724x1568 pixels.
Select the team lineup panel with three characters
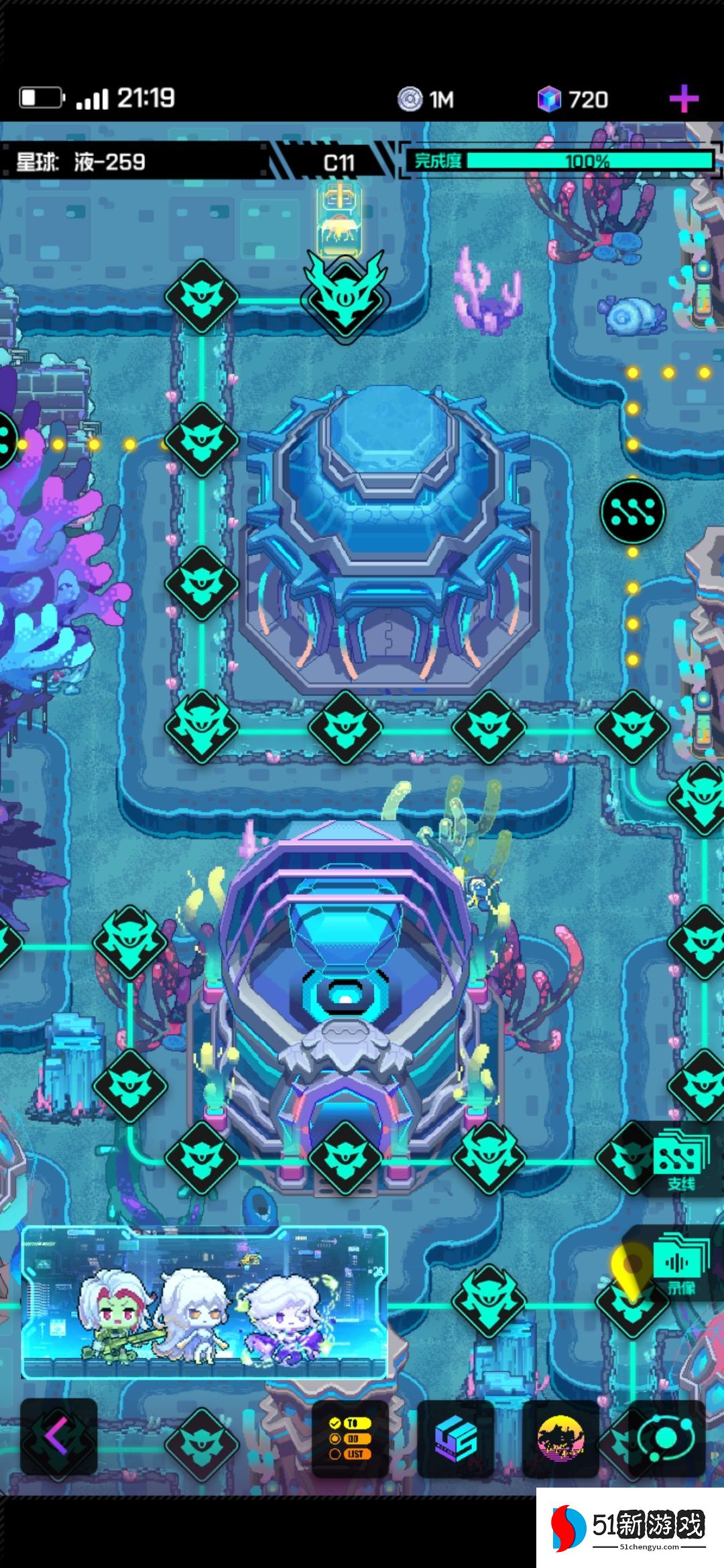click(x=204, y=1302)
